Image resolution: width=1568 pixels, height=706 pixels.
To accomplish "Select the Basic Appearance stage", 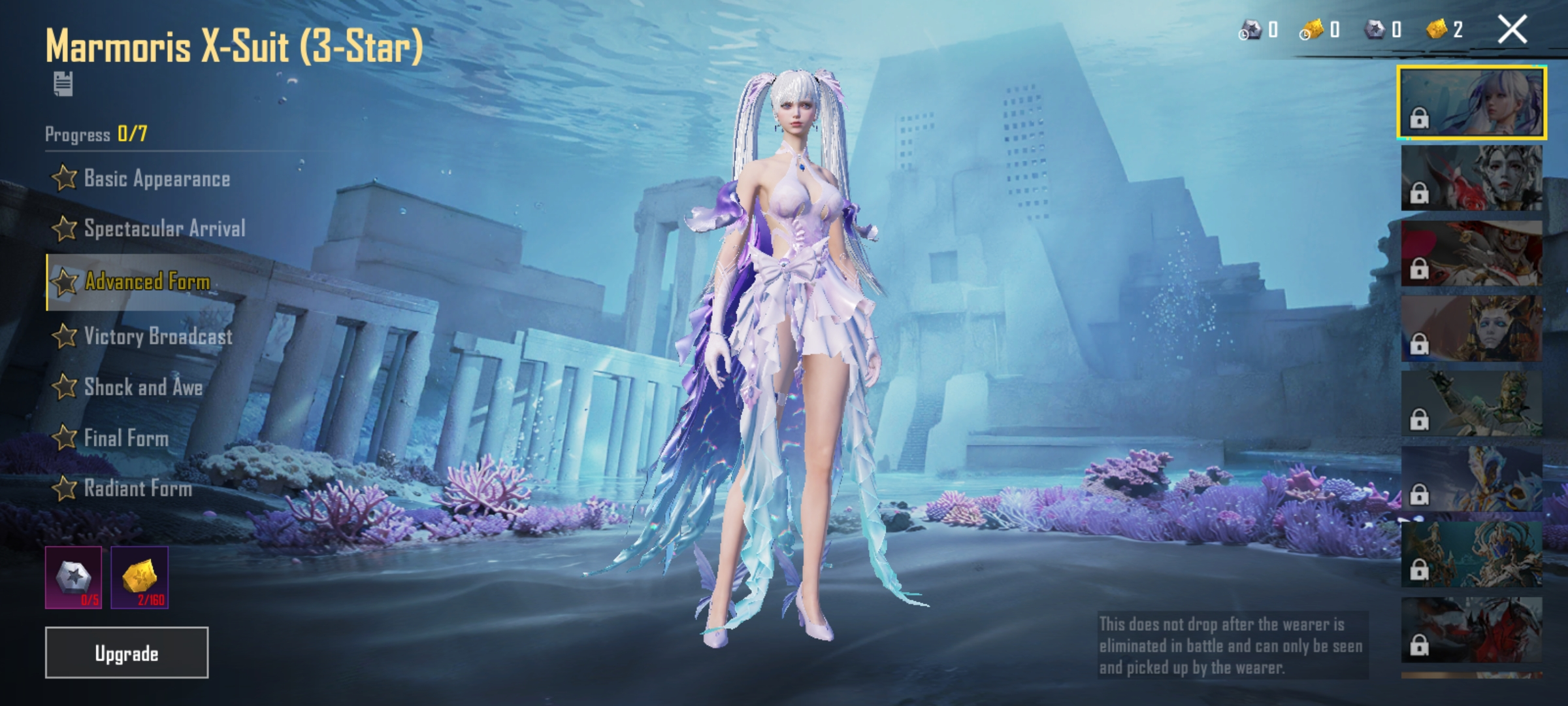I will tap(155, 178).
